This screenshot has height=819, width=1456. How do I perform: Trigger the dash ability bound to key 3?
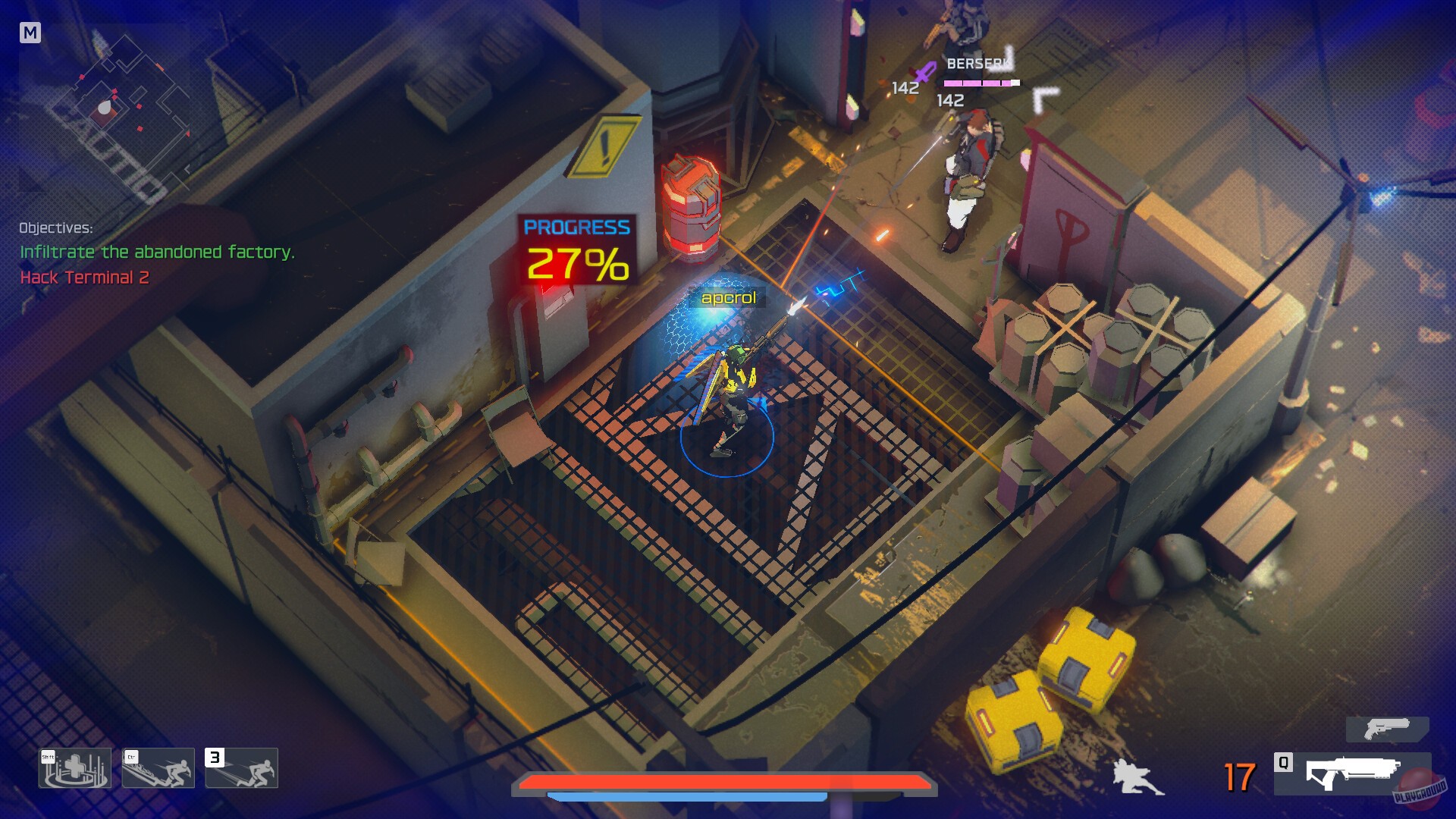coord(240,768)
